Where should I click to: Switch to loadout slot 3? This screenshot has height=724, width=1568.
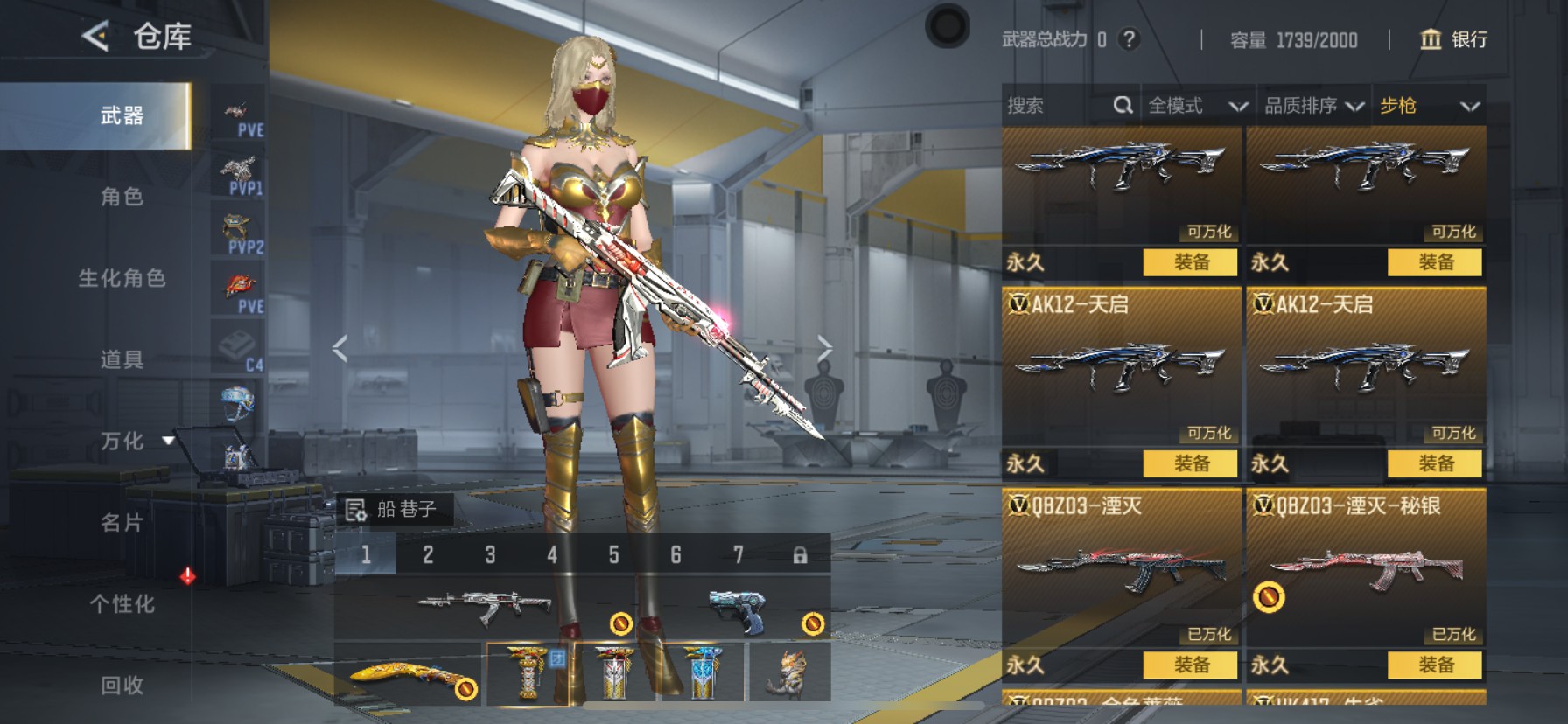click(x=490, y=554)
